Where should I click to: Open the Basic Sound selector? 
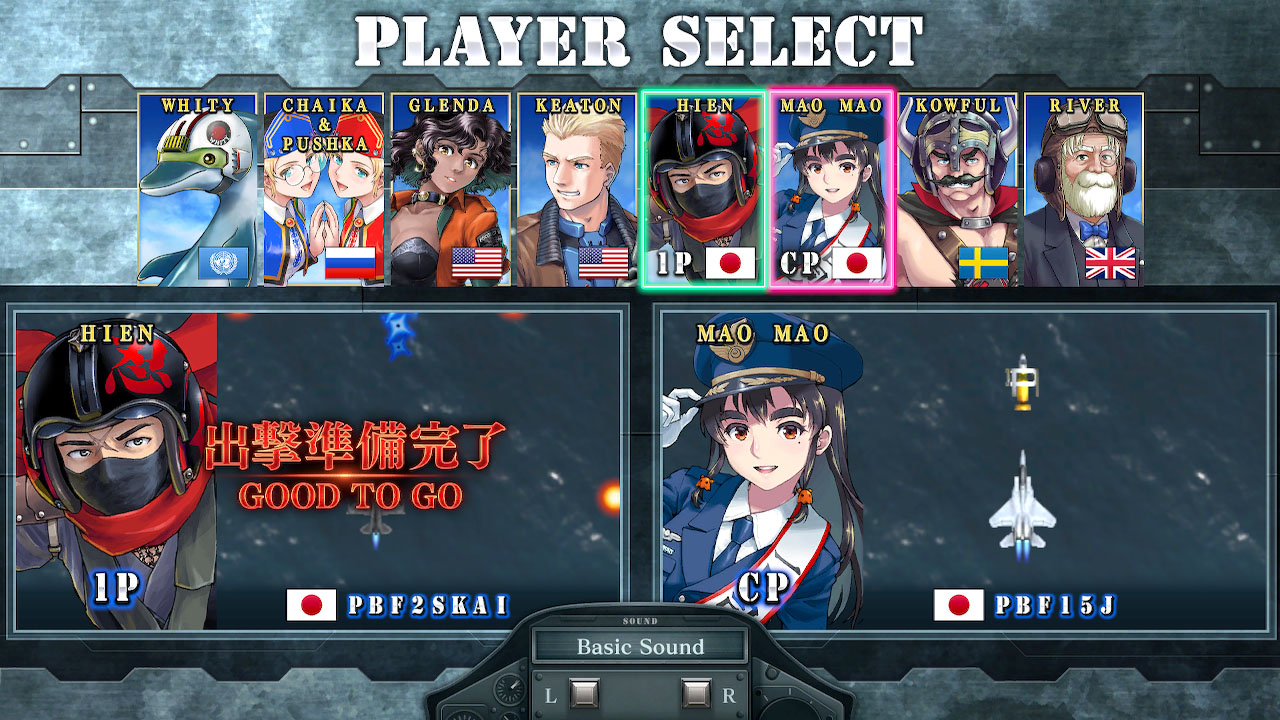[639, 647]
